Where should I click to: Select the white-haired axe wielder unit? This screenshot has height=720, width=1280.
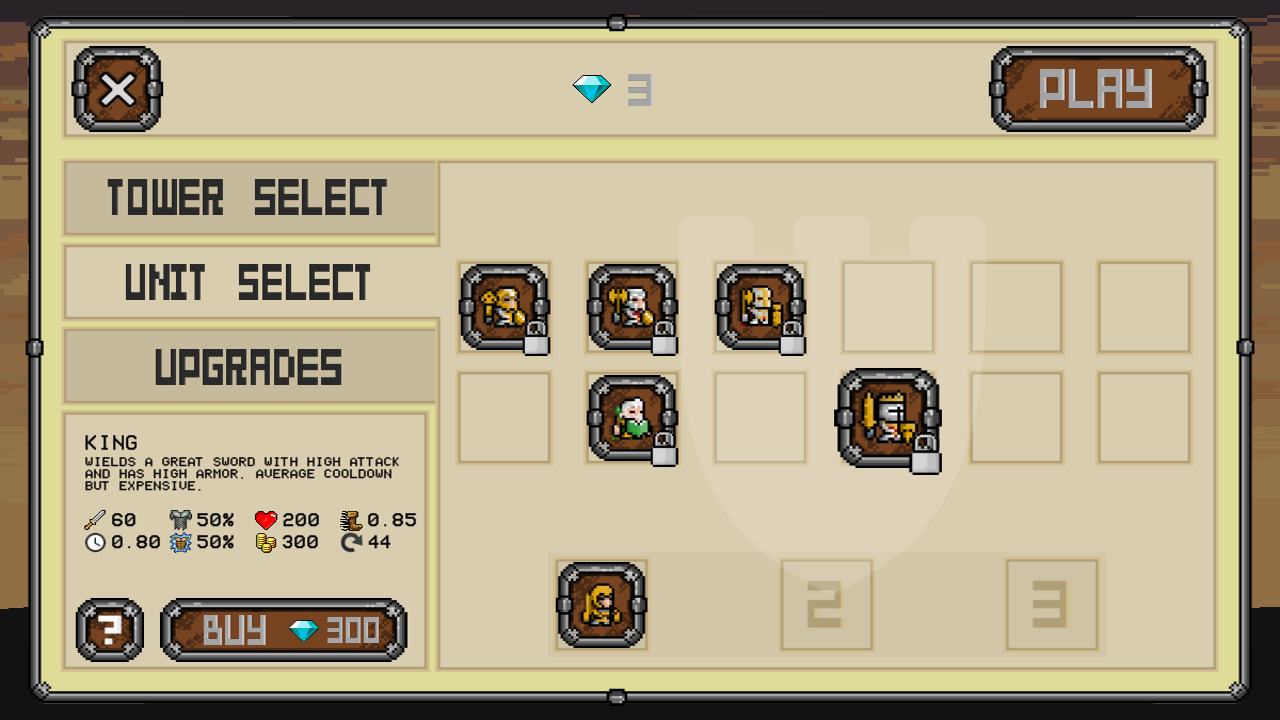tap(632, 307)
